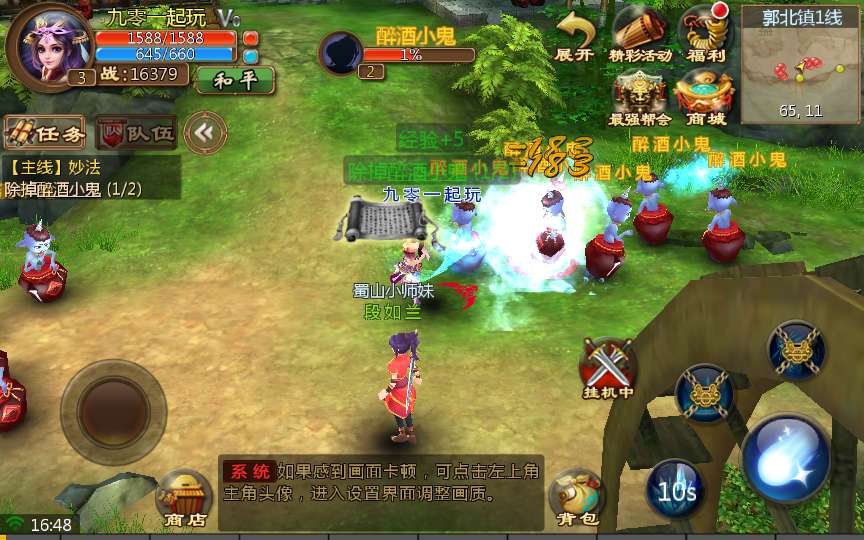Toggle the 挂机中 auto-battle button

pos(608,364)
